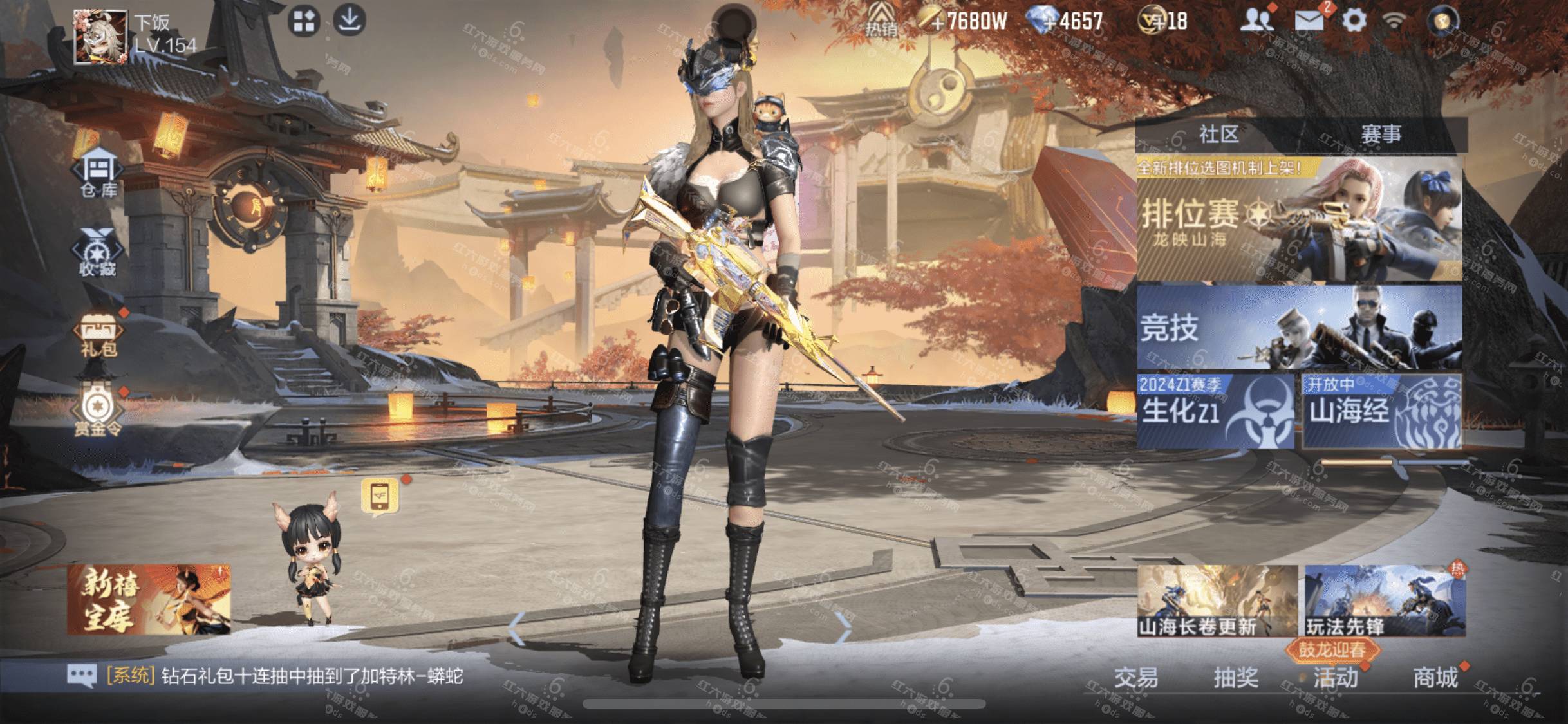Open the 仓库 warehouse menu
Screen dimensions: 1568x724
pos(99,172)
